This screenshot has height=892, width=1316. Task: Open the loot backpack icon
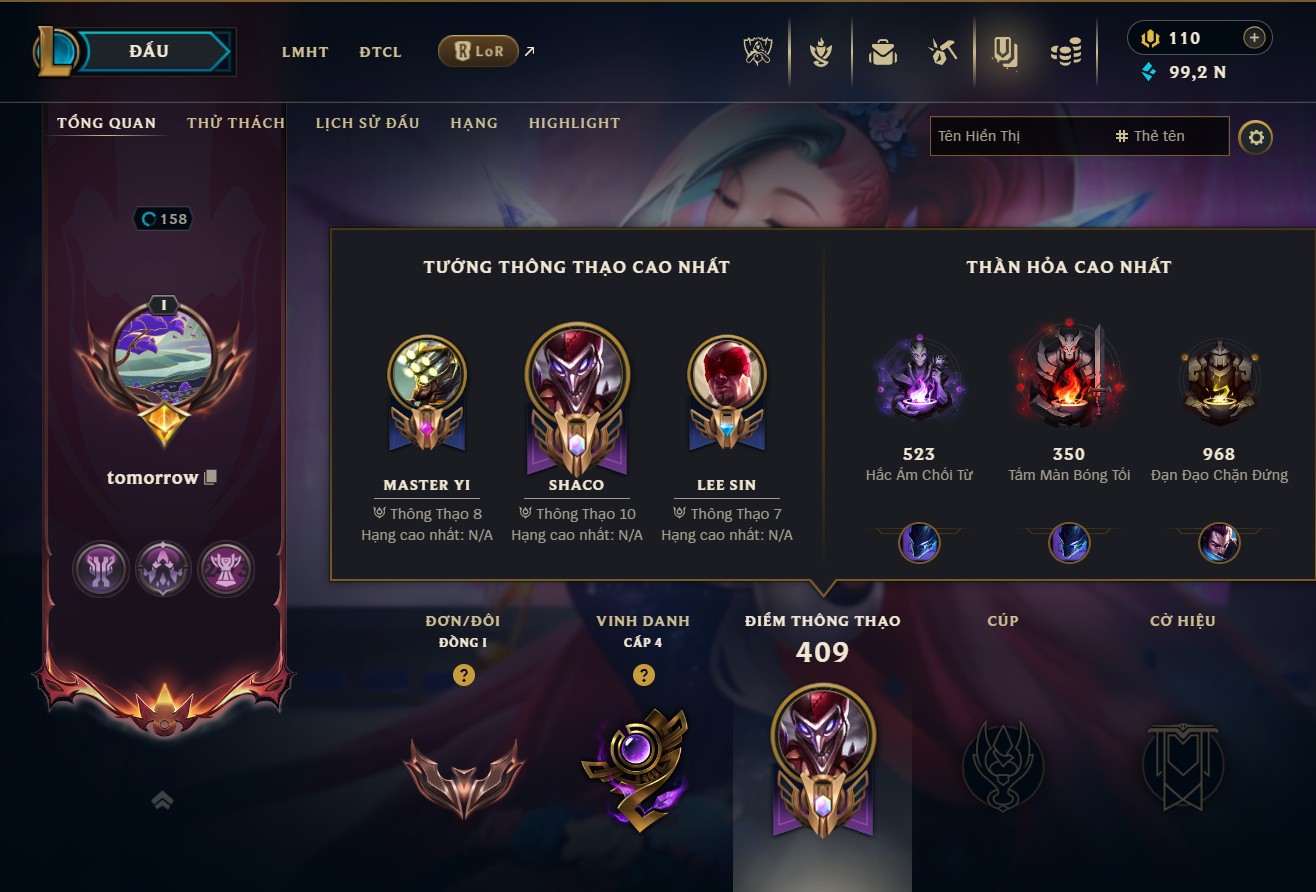(x=882, y=52)
